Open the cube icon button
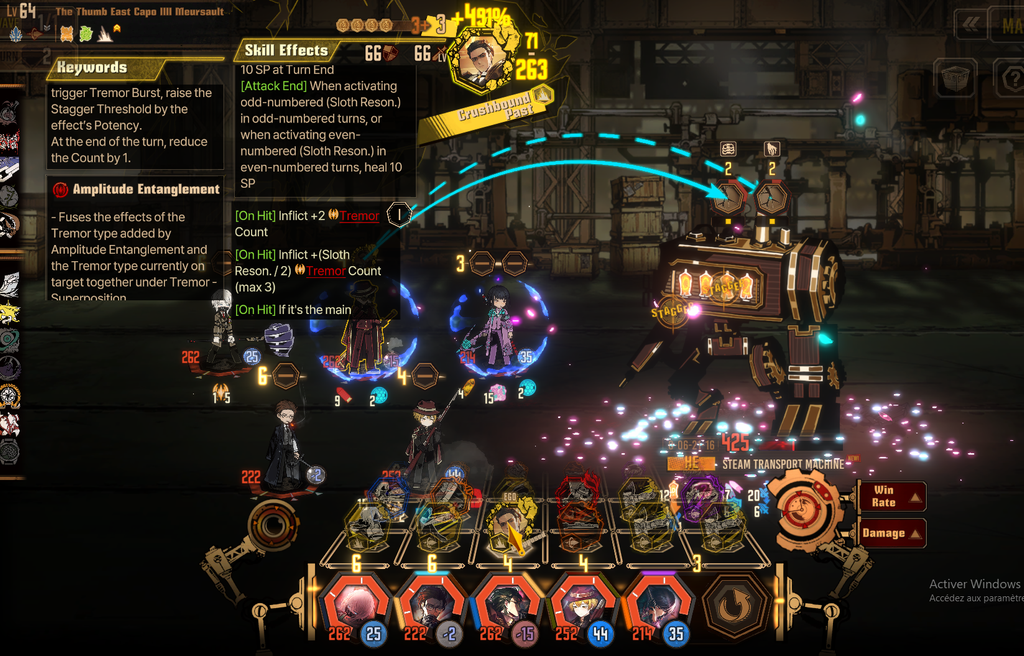 (955, 77)
